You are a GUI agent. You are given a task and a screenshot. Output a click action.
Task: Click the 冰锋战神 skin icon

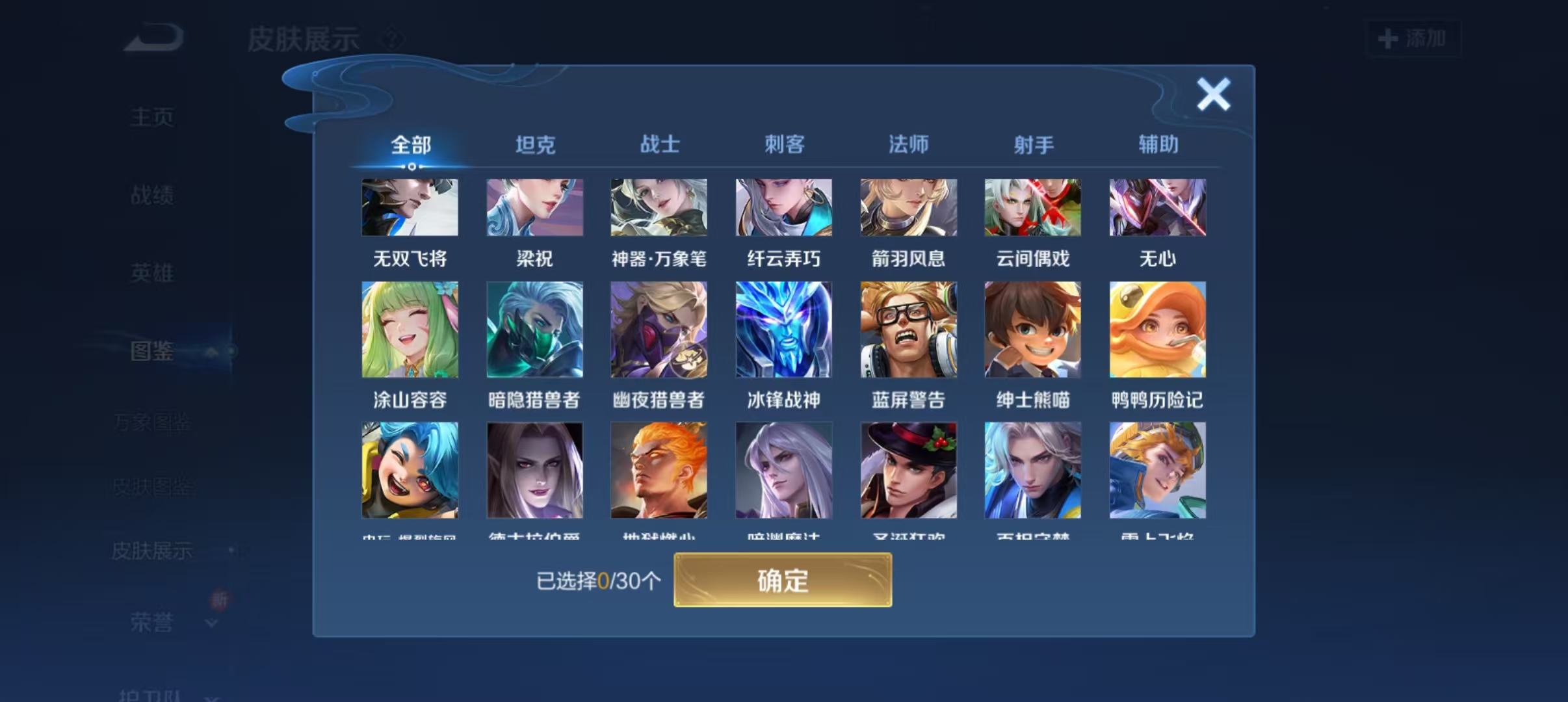coord(783,330)
